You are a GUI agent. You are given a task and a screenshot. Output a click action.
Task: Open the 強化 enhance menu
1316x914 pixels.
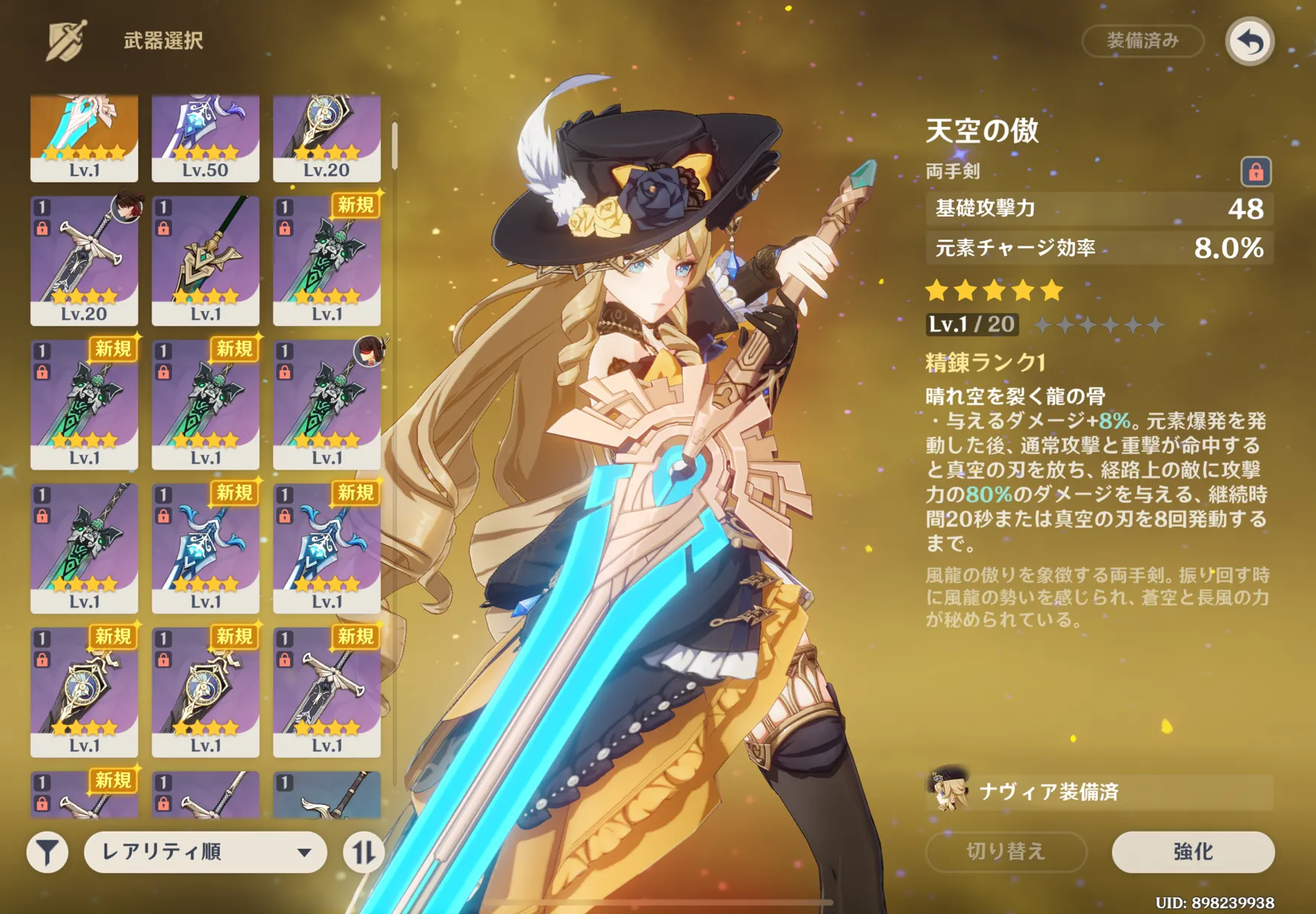pyautogui.click(x=1192, y=852)
